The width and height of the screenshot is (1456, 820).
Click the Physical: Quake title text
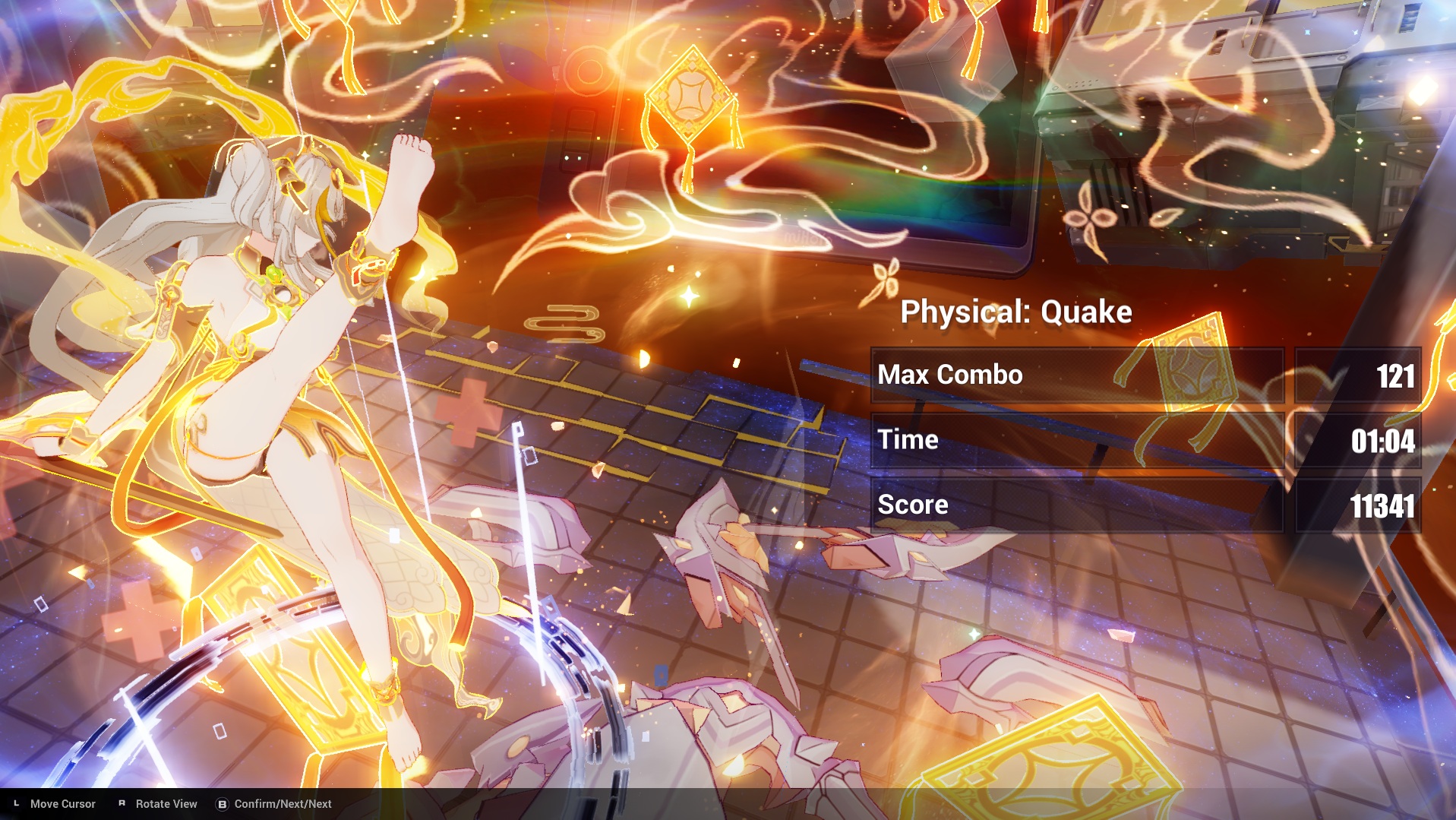pos(1016,311)
